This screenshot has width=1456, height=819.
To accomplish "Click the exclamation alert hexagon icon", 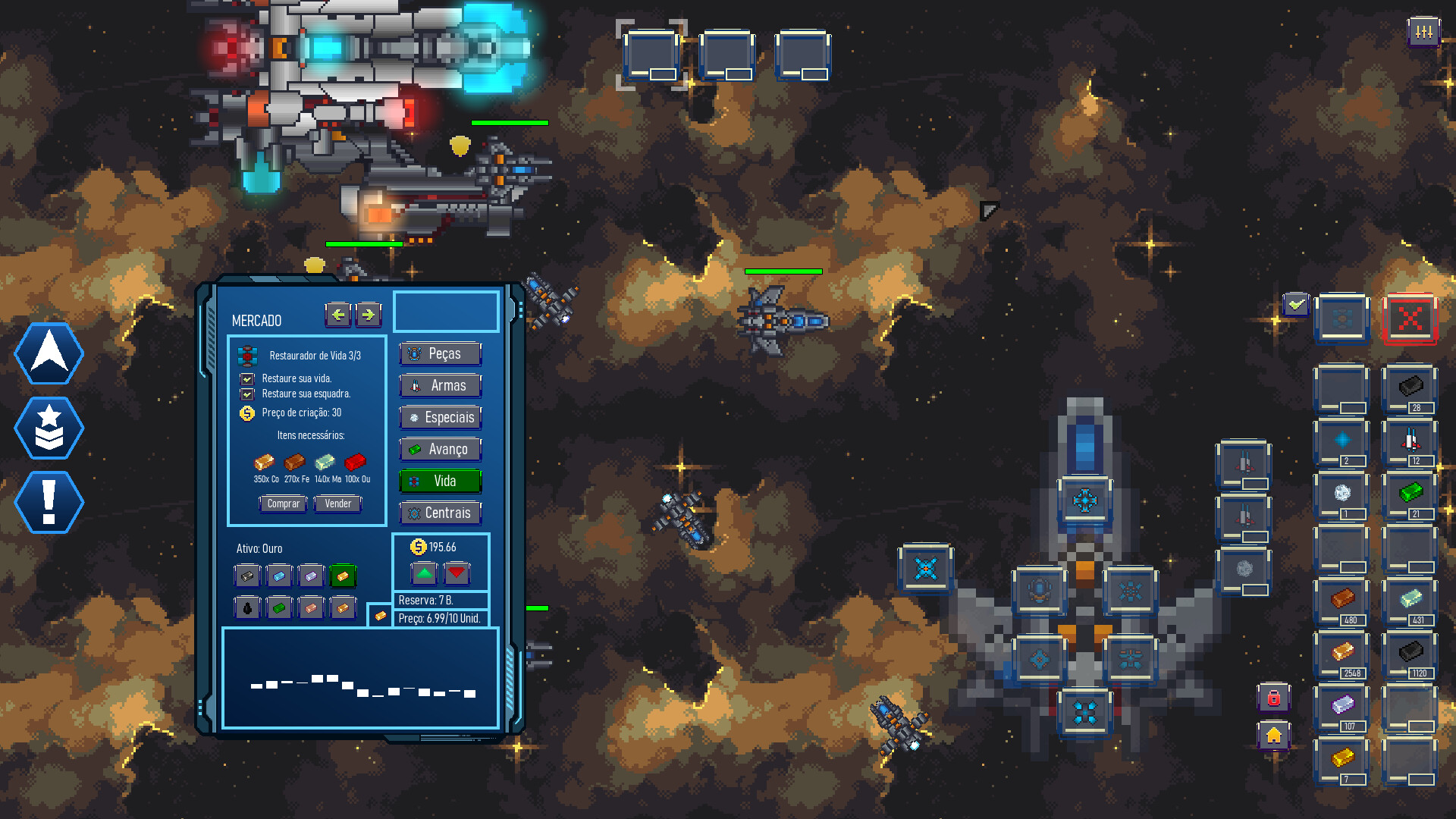I will (x=48, y=502).
